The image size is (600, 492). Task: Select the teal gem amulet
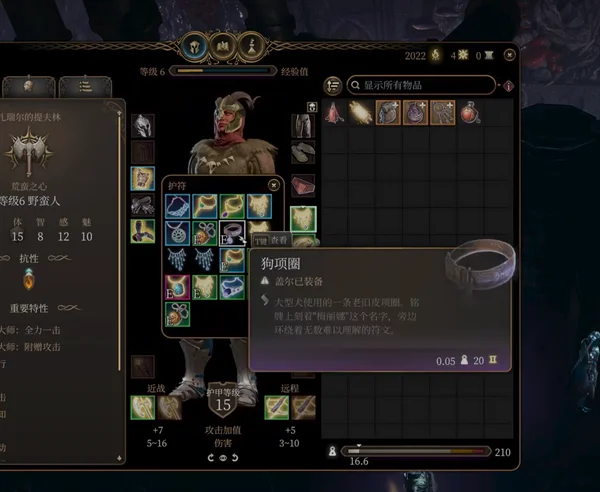[178, 287]
